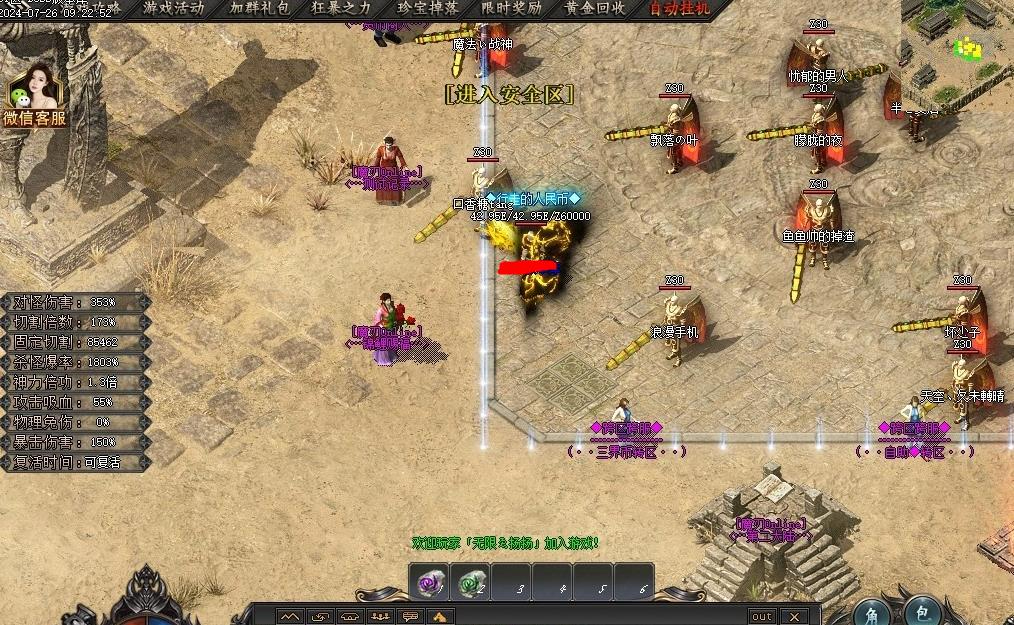Toggle 自动挂机 auto-battle
The width and height of the screenshot is (1014, 625).
pos(680,8)
